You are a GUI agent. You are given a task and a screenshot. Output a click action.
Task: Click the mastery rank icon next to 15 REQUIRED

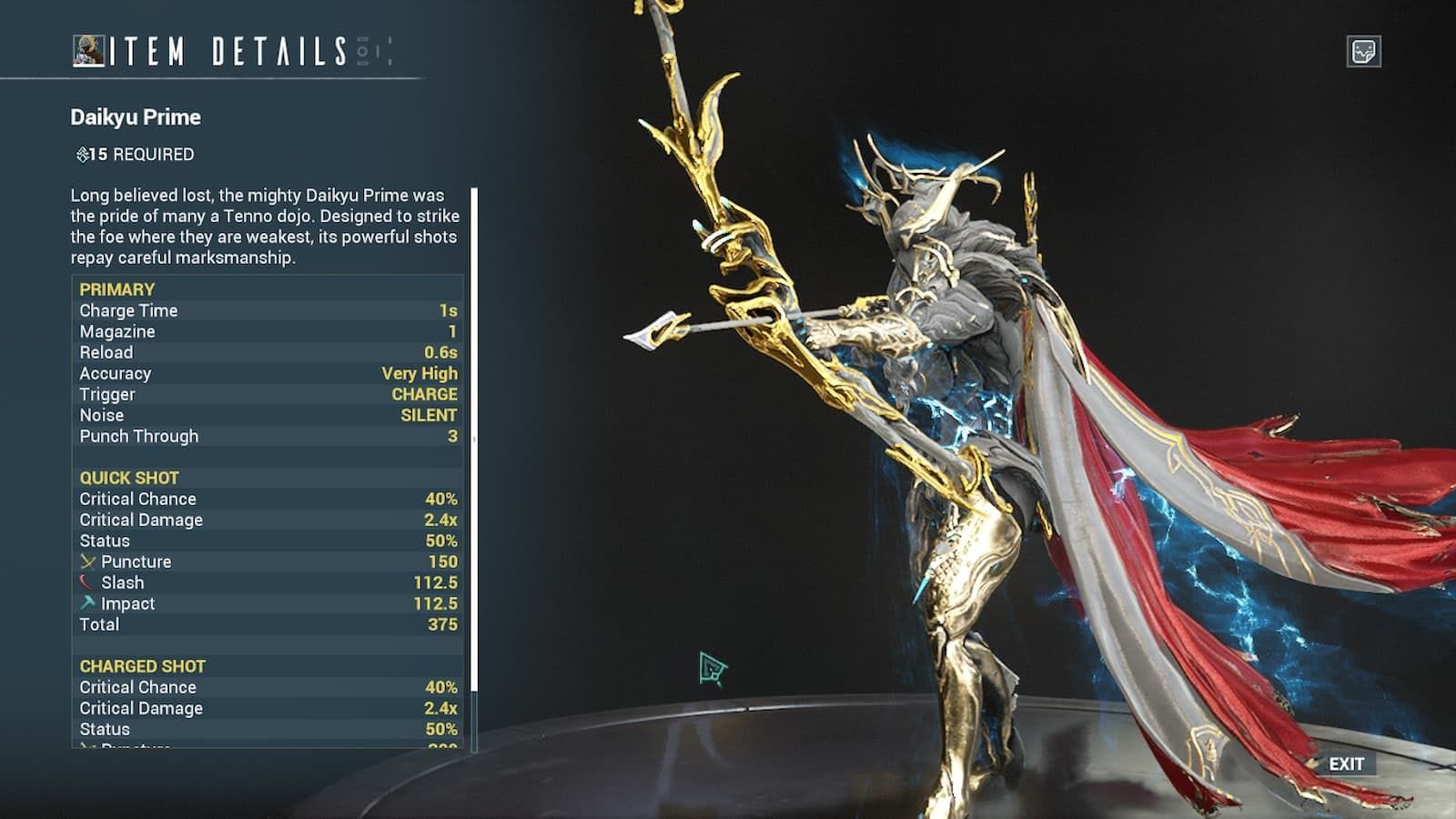click(x=83, y=154)
